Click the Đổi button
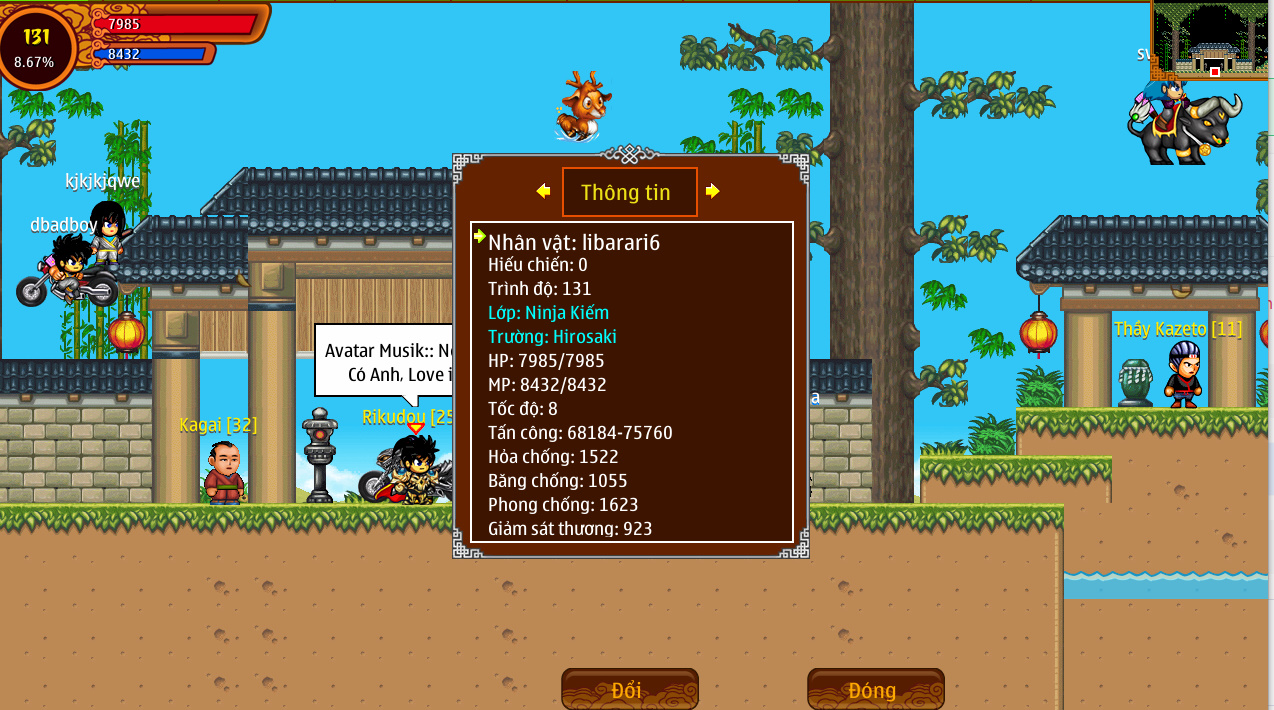The height and width of the screenshot is (710, 1274). click(629, 689)
